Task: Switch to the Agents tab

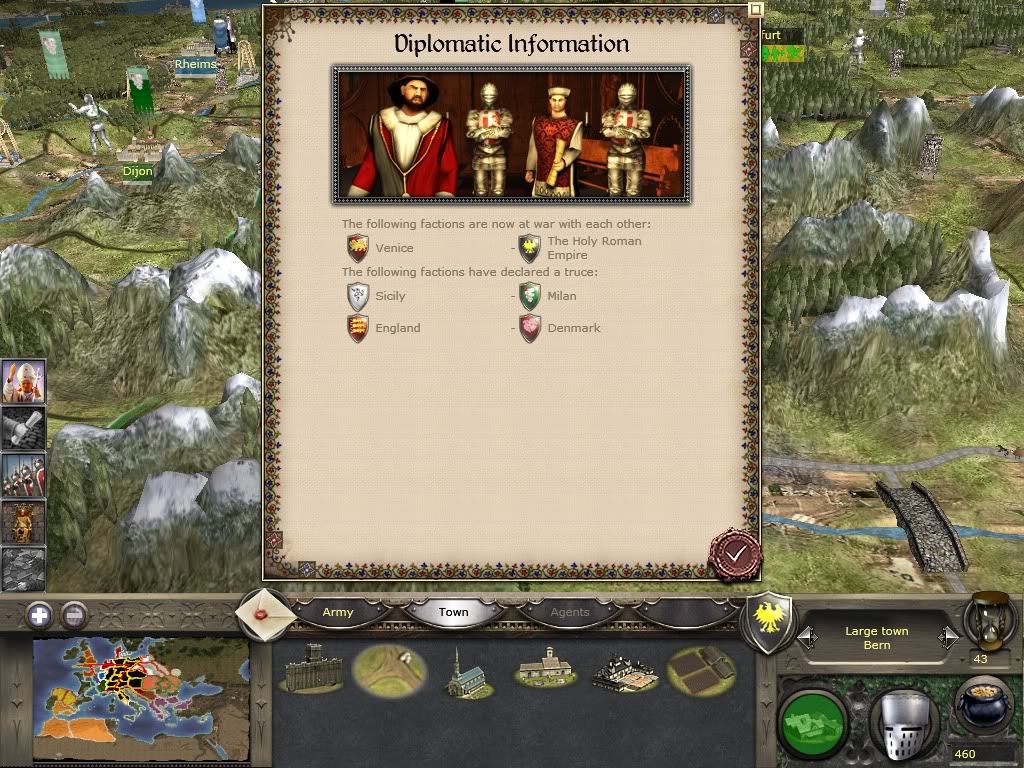Action: pyautogui.click(x=570, y=612)
